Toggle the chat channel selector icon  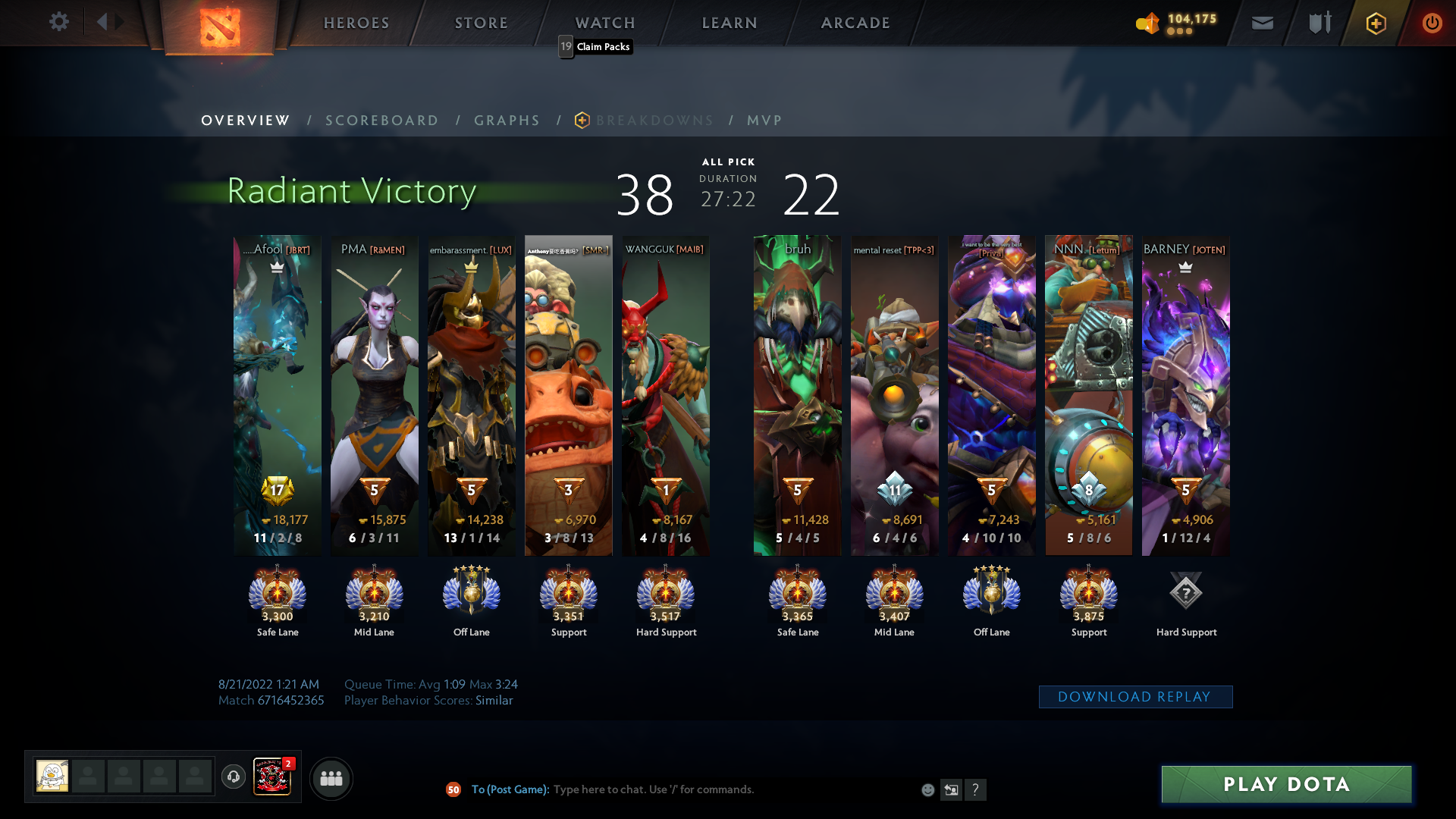pyautogui.click(x=951, y=789)
